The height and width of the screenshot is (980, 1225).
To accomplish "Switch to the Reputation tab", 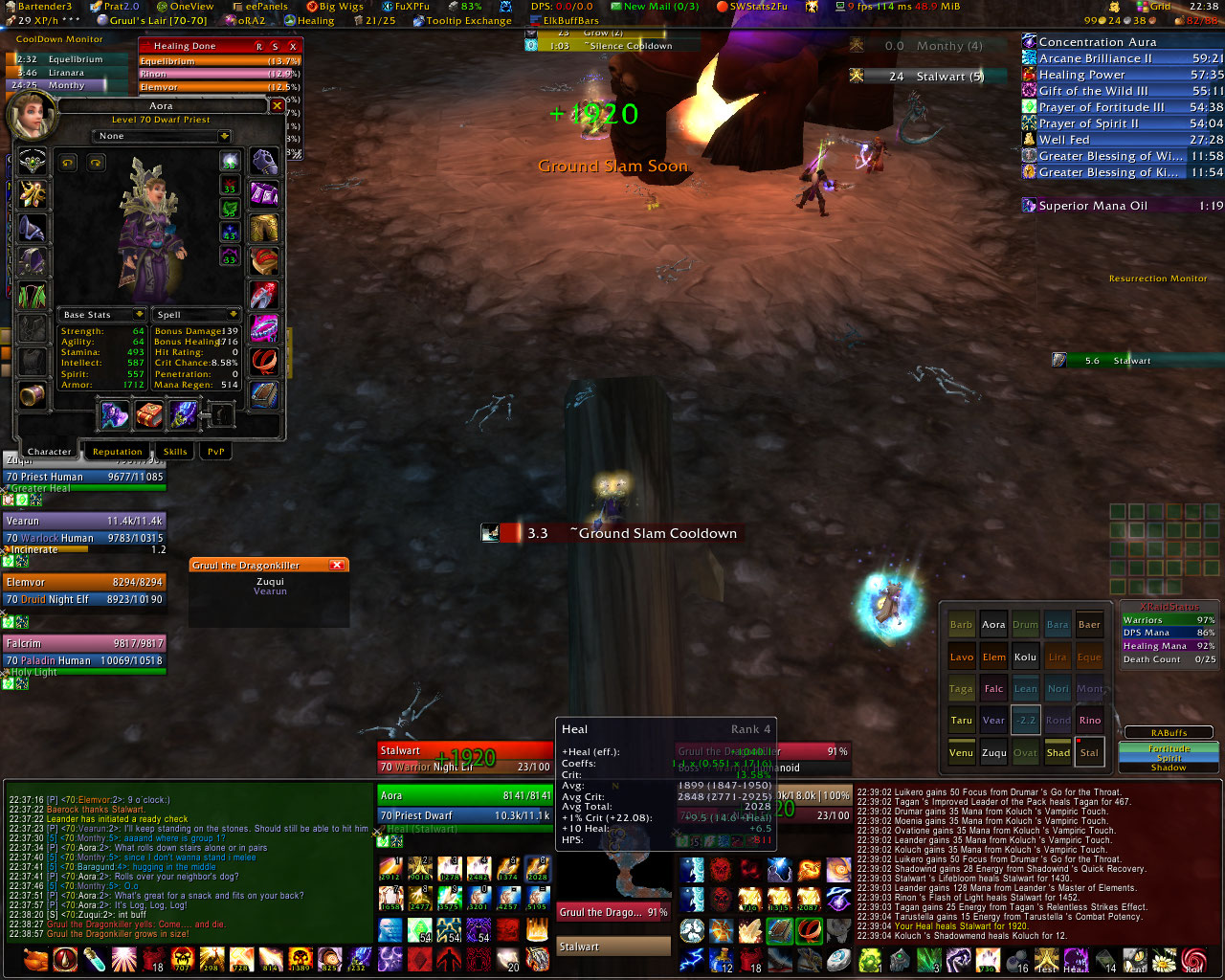I will coord(117,452).
